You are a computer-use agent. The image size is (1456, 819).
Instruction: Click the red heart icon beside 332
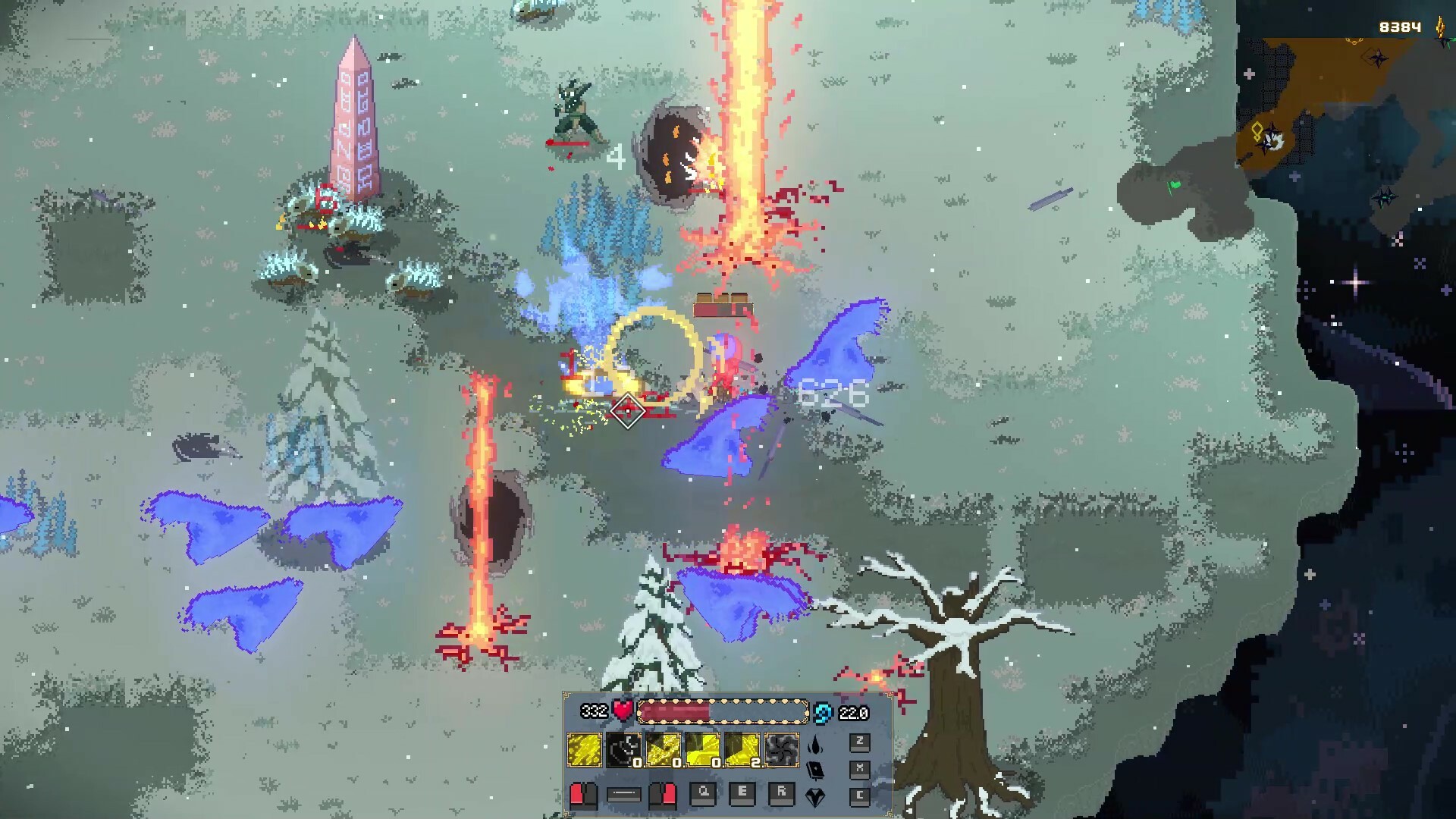click(x=623, y=712)
